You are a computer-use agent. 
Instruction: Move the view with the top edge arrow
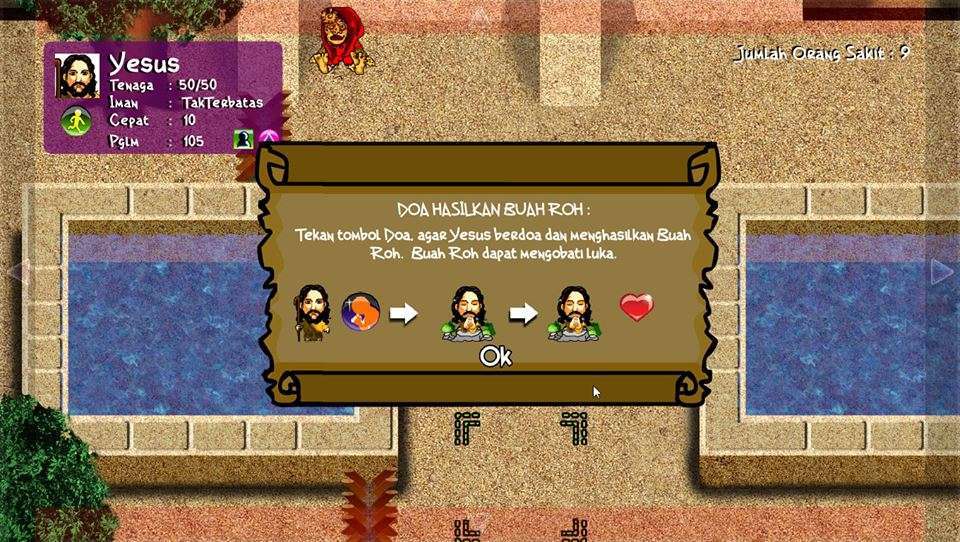(480, 15)
